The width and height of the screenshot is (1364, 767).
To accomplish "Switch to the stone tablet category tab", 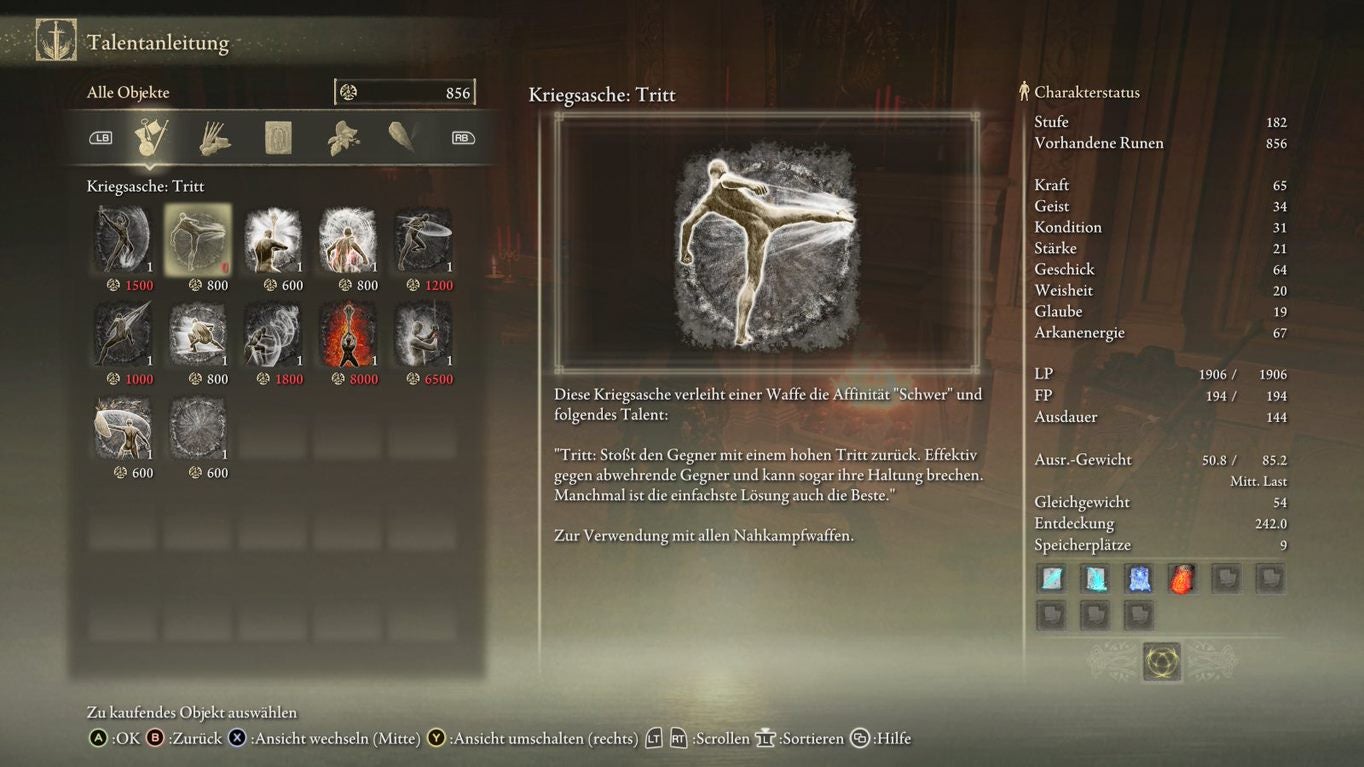I will [x=278, y=137].
